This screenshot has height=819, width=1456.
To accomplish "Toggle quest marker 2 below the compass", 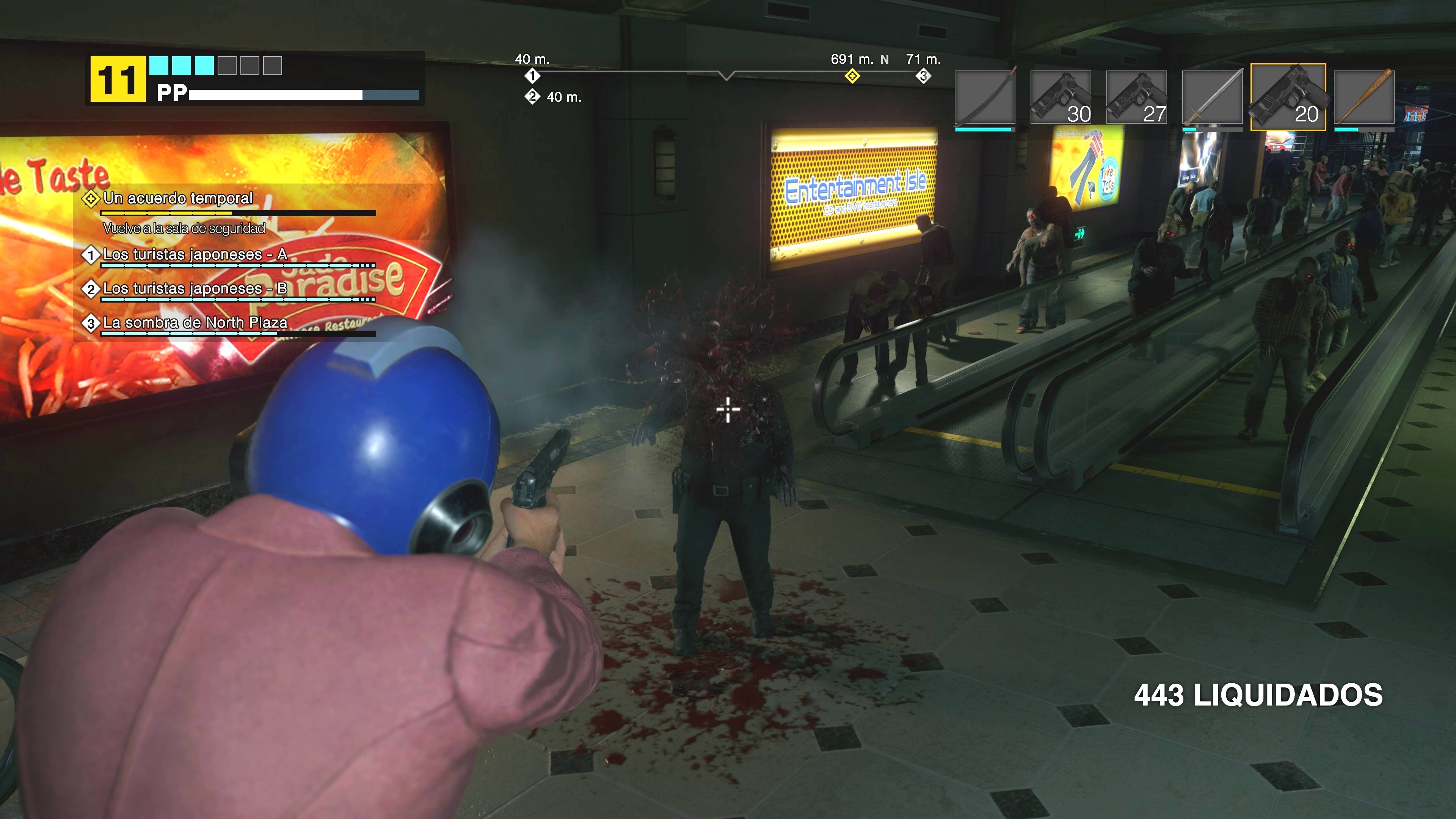I will [x=532, y=97].
